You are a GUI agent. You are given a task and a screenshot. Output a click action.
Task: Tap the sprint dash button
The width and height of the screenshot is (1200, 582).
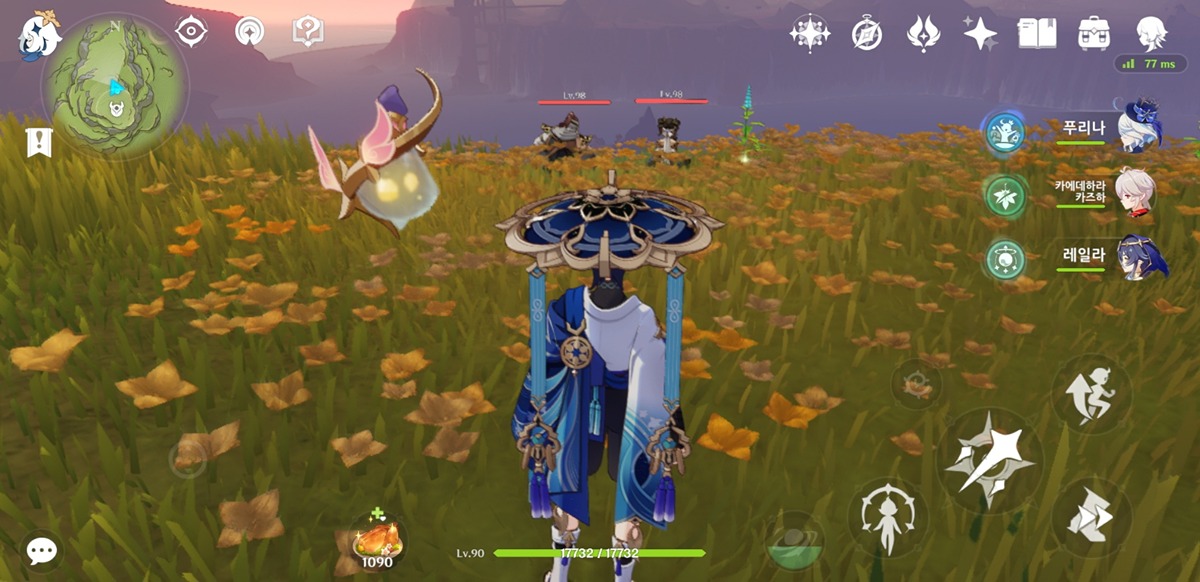pyautogui.click(x=1091, y=517)
